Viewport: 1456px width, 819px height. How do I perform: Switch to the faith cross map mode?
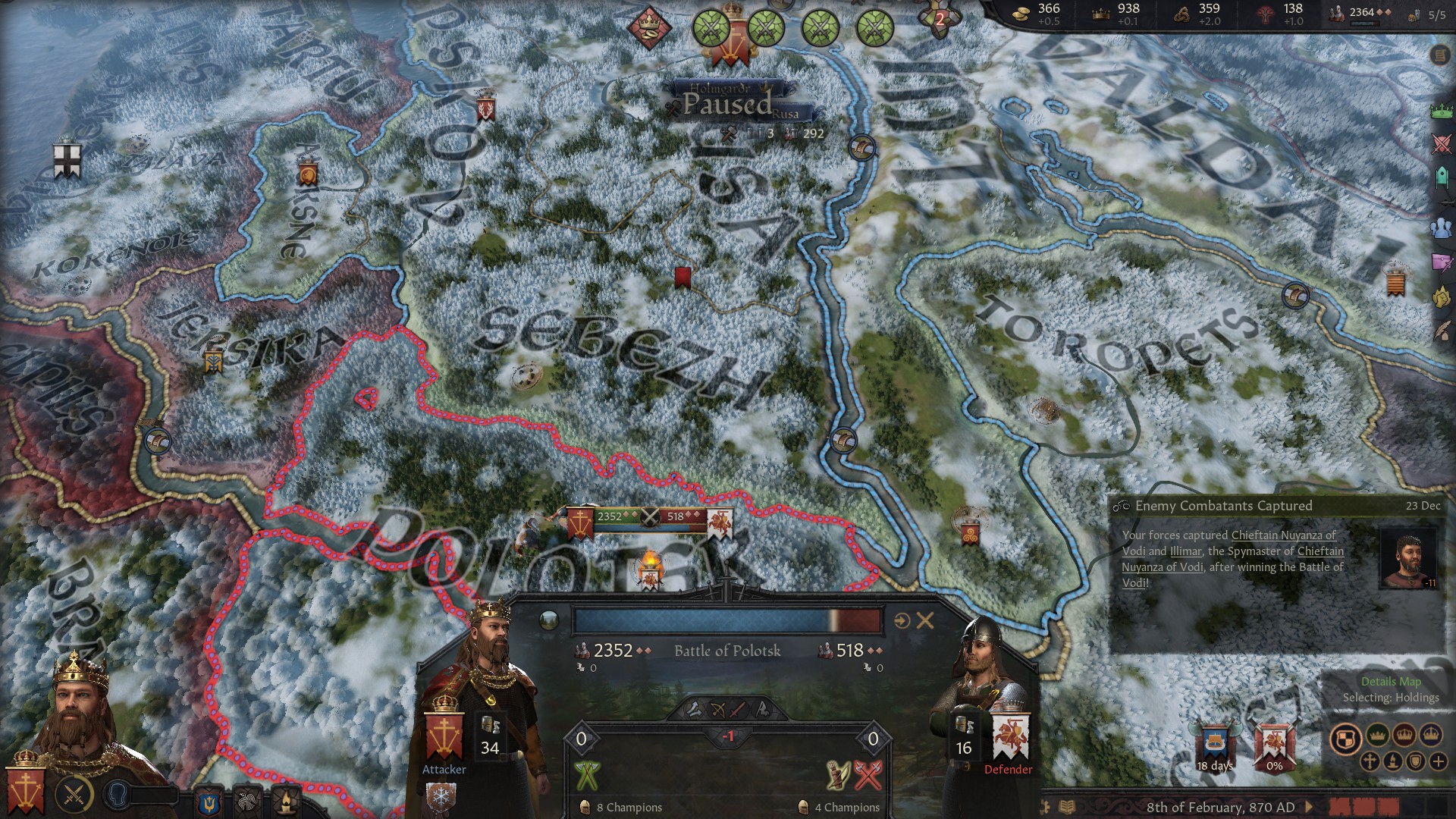pos(1370,761)
